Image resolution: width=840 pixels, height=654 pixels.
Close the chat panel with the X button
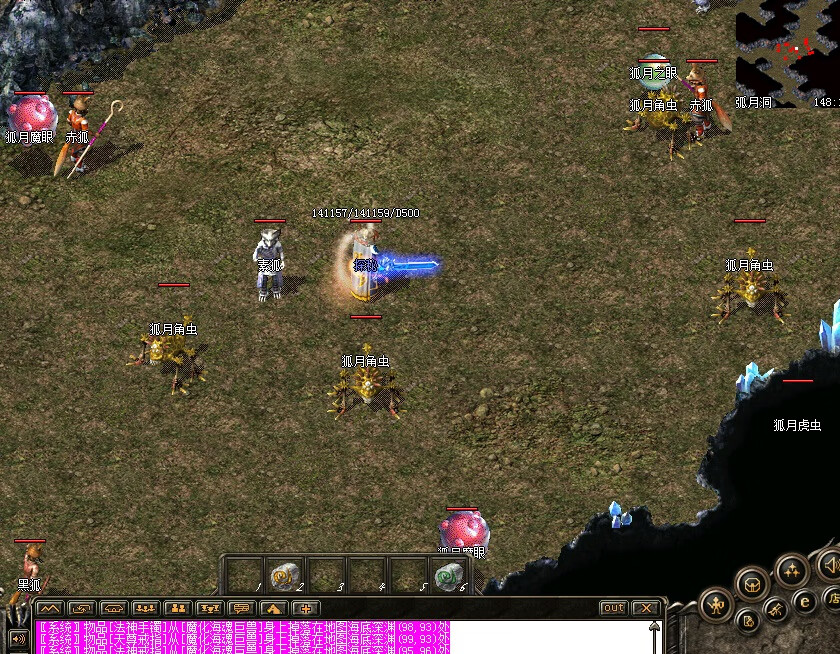pos(646,608)
